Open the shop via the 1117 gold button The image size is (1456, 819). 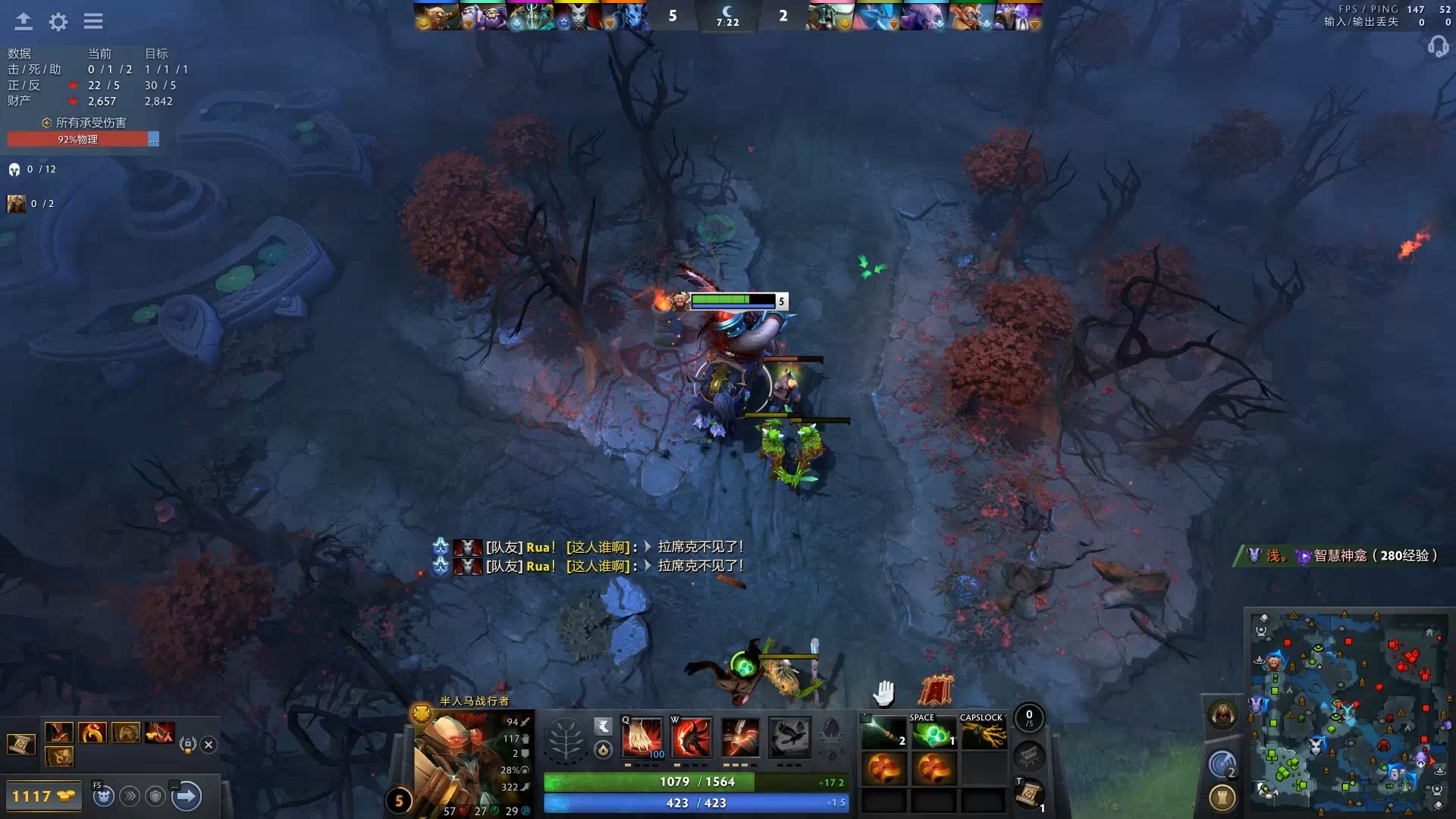[x=44, y=797]
